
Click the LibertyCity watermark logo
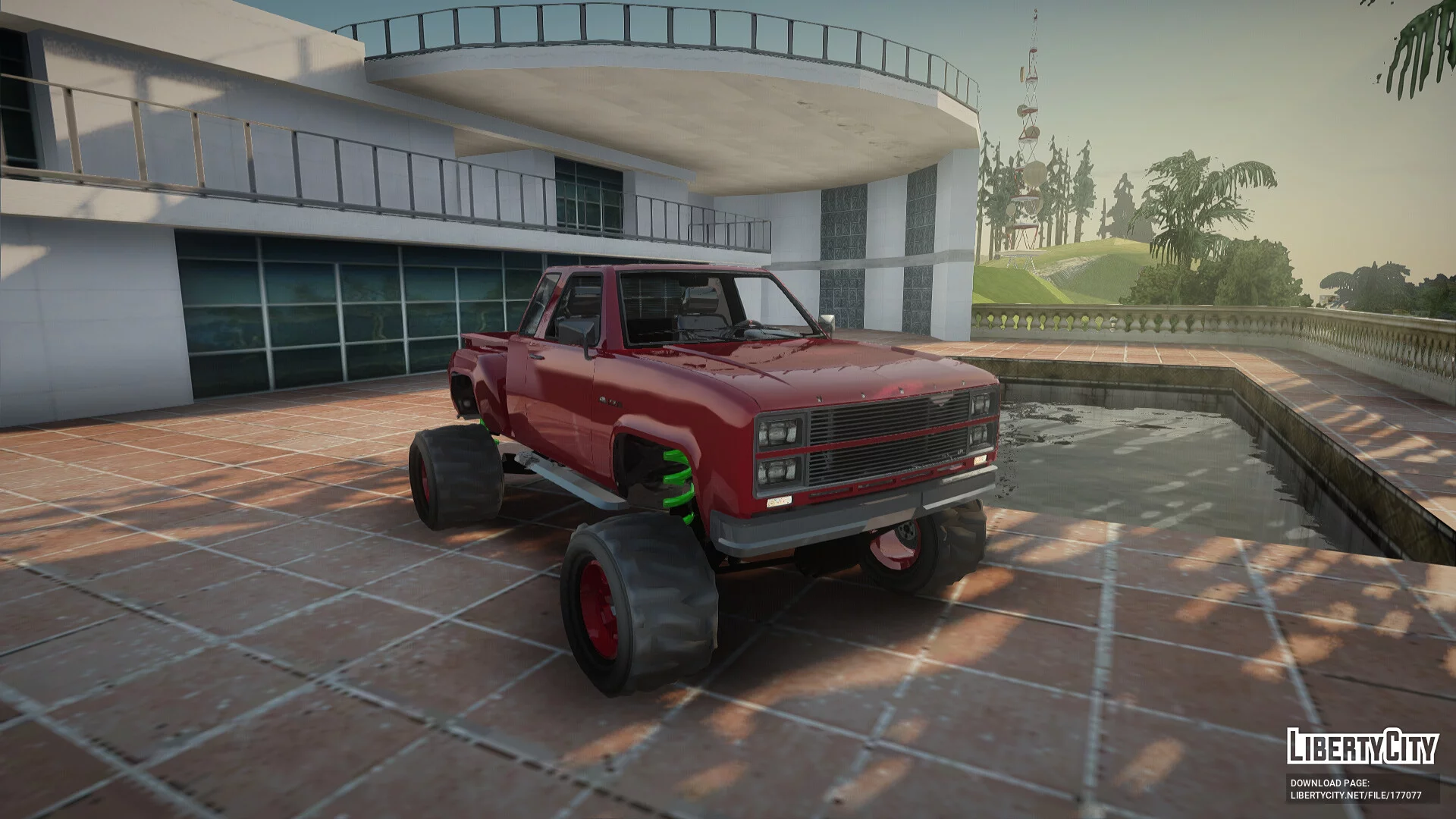point(1362,745)
